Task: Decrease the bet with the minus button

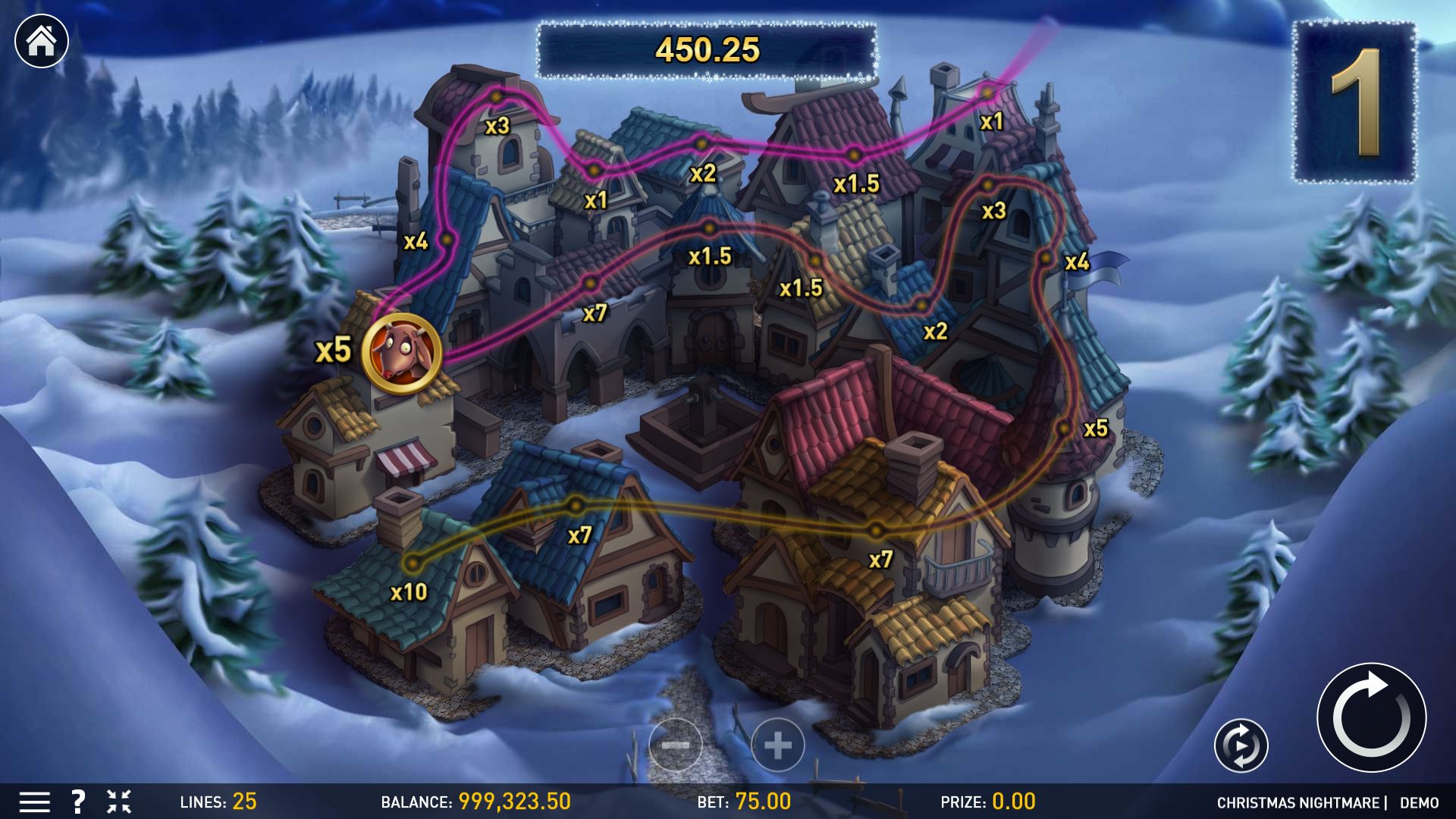Action: click(x=675, y=745)
